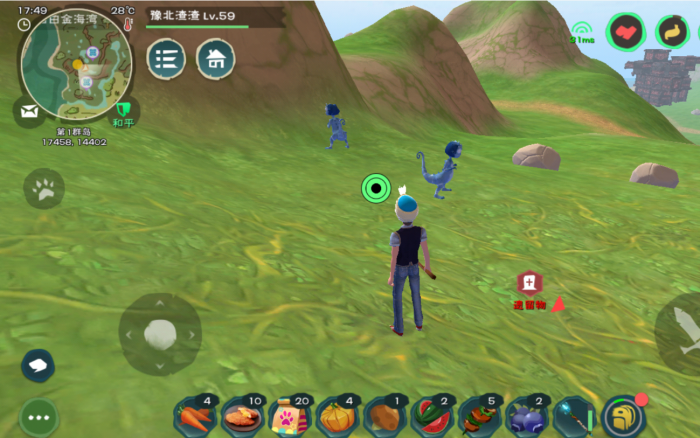Tap the red heart health status icon
This screenshot has height=438, width=700.
[x=627, y=32]
